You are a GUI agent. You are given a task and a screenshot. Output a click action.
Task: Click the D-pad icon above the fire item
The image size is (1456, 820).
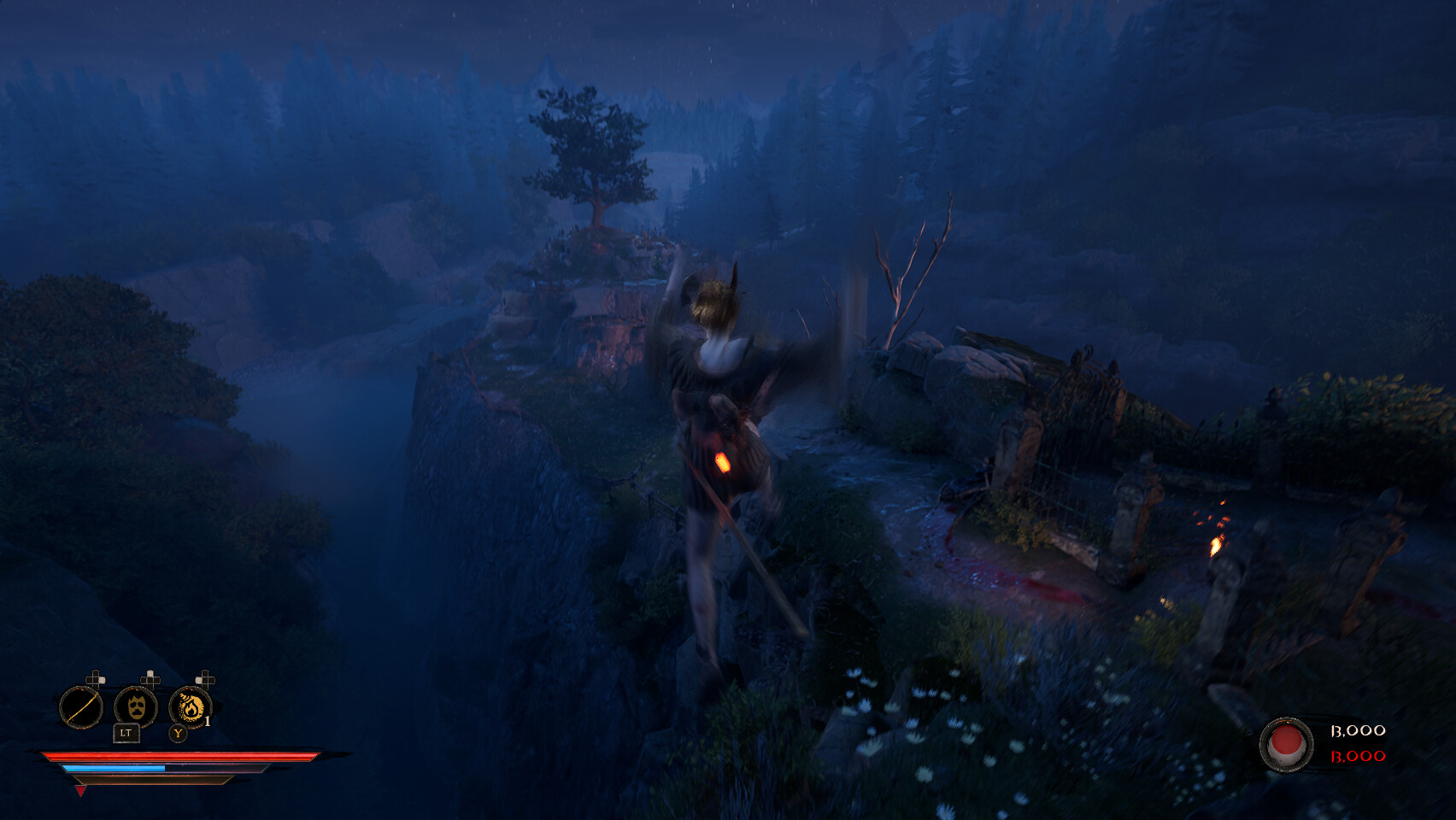(x=203, y=678)
